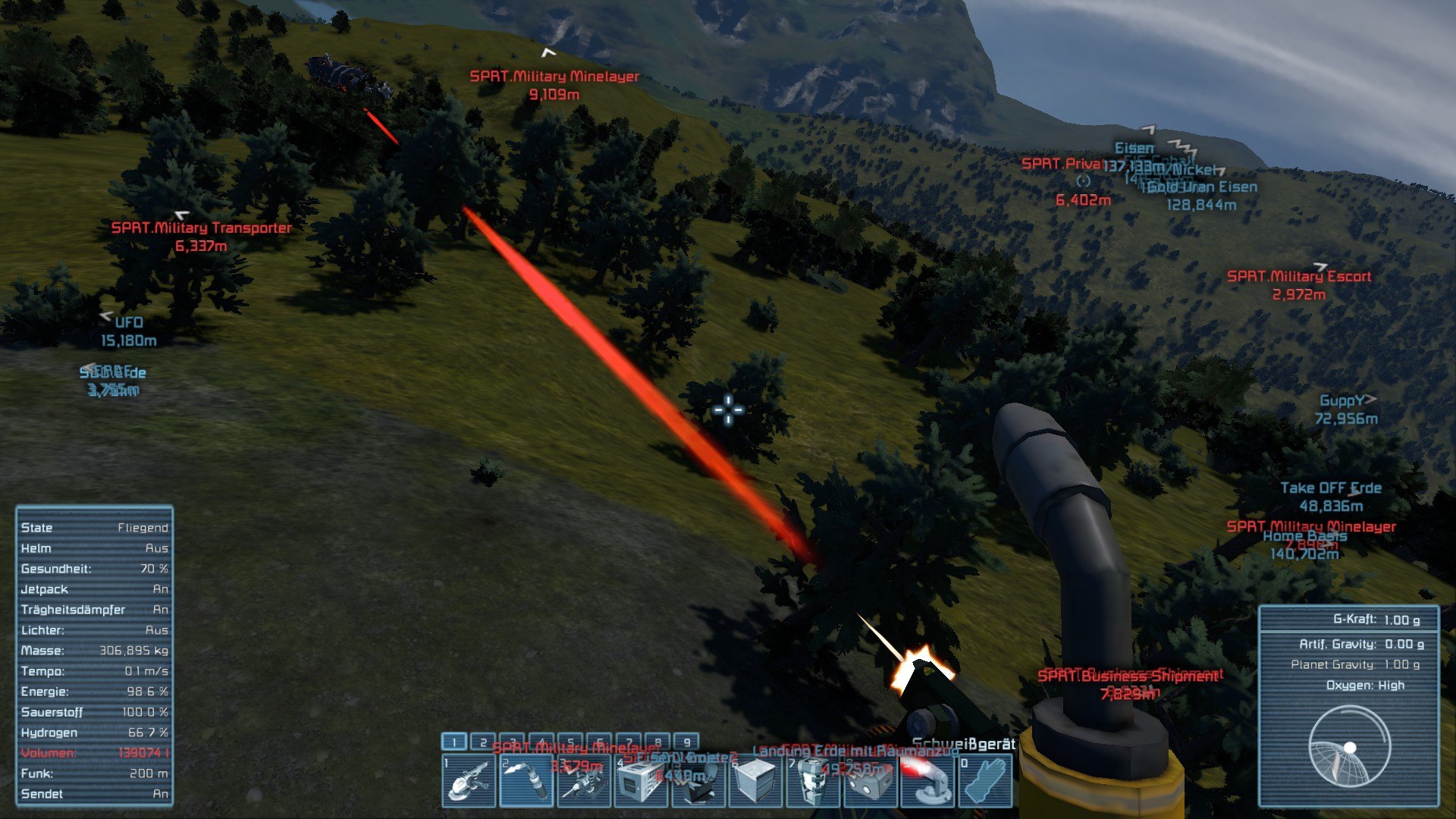Screen dimensions: 1456x819
Task: Select the angle grinder in hotbar slot 1
Action: (x=469, y=780)
